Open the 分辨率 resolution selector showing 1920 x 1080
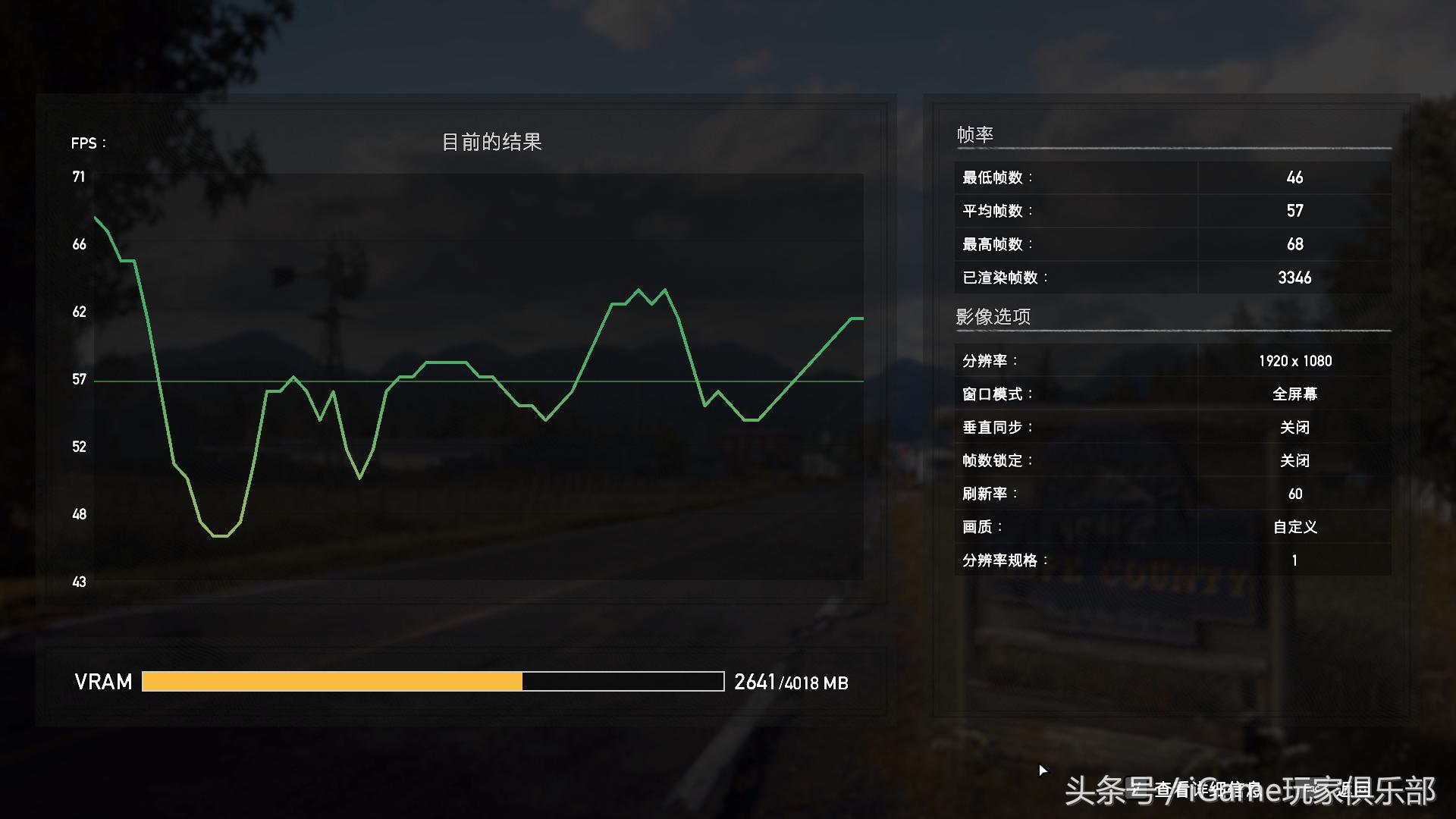The height and width of the screenshot is (819, 1456). (1297, 361)
